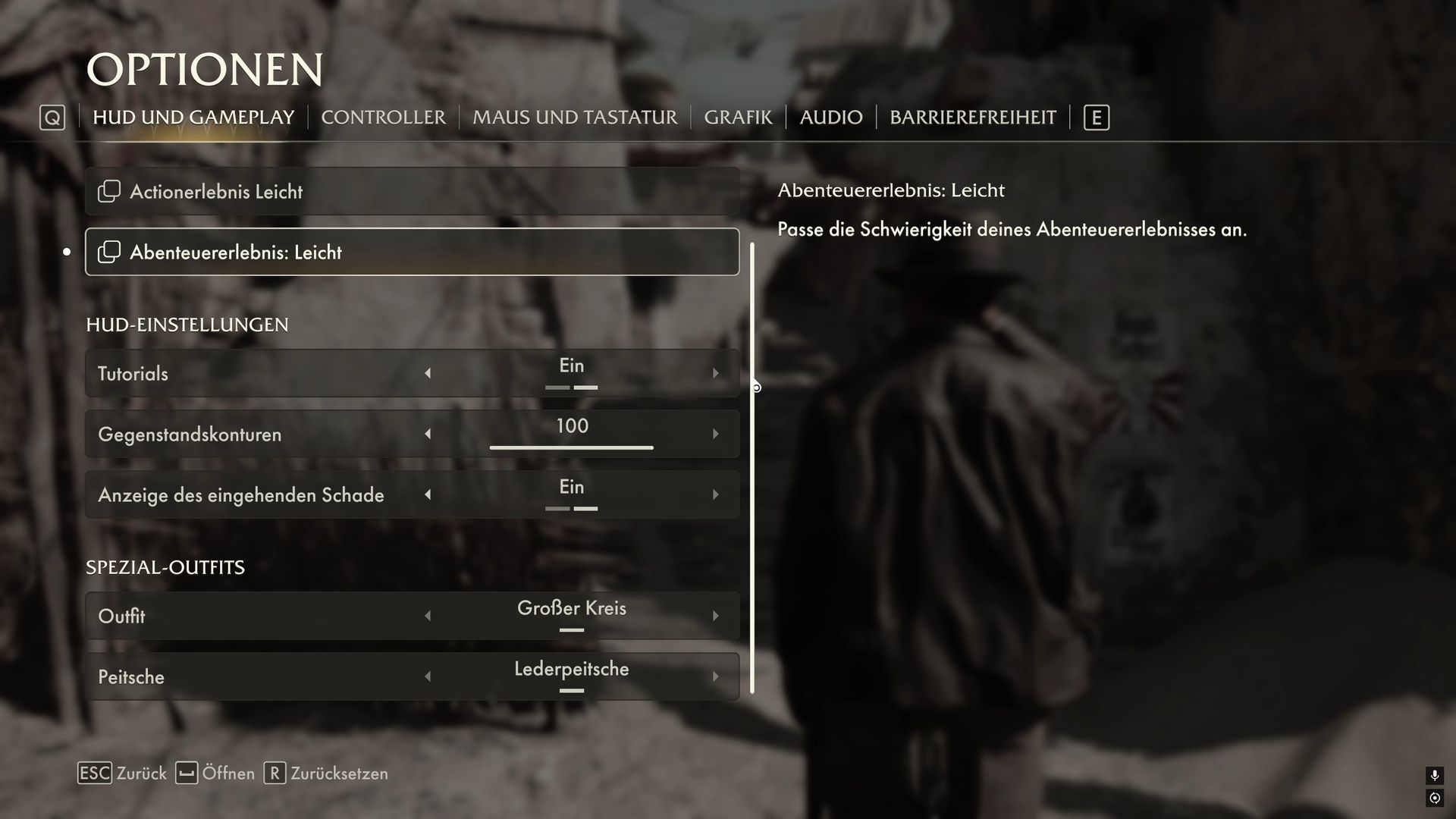Open the Abenteuererlebnis difficulty option

point(412,252)
